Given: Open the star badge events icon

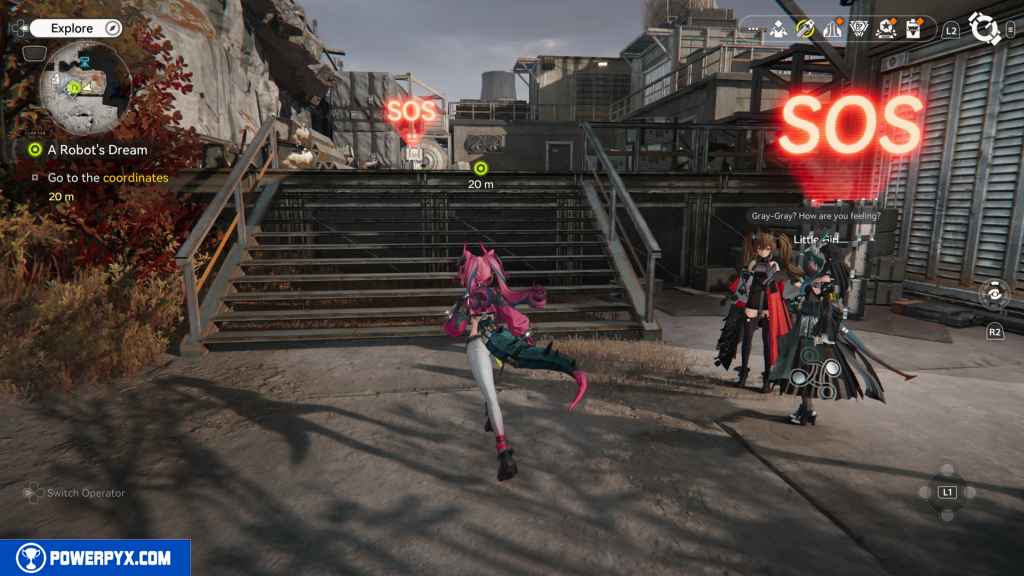Looking at the screenshot, I should point(885,30).
